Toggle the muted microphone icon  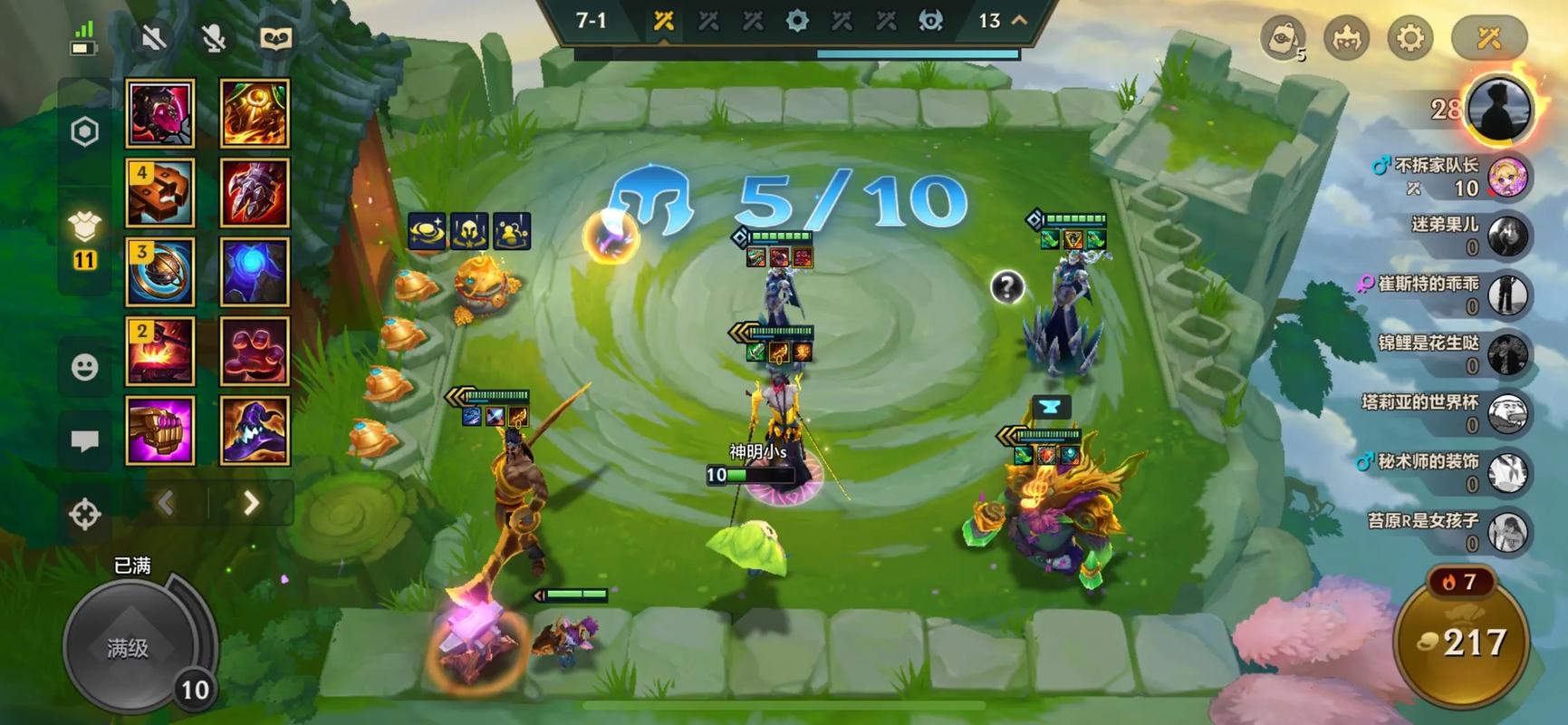pyautogui.click(x=214, y=38)
